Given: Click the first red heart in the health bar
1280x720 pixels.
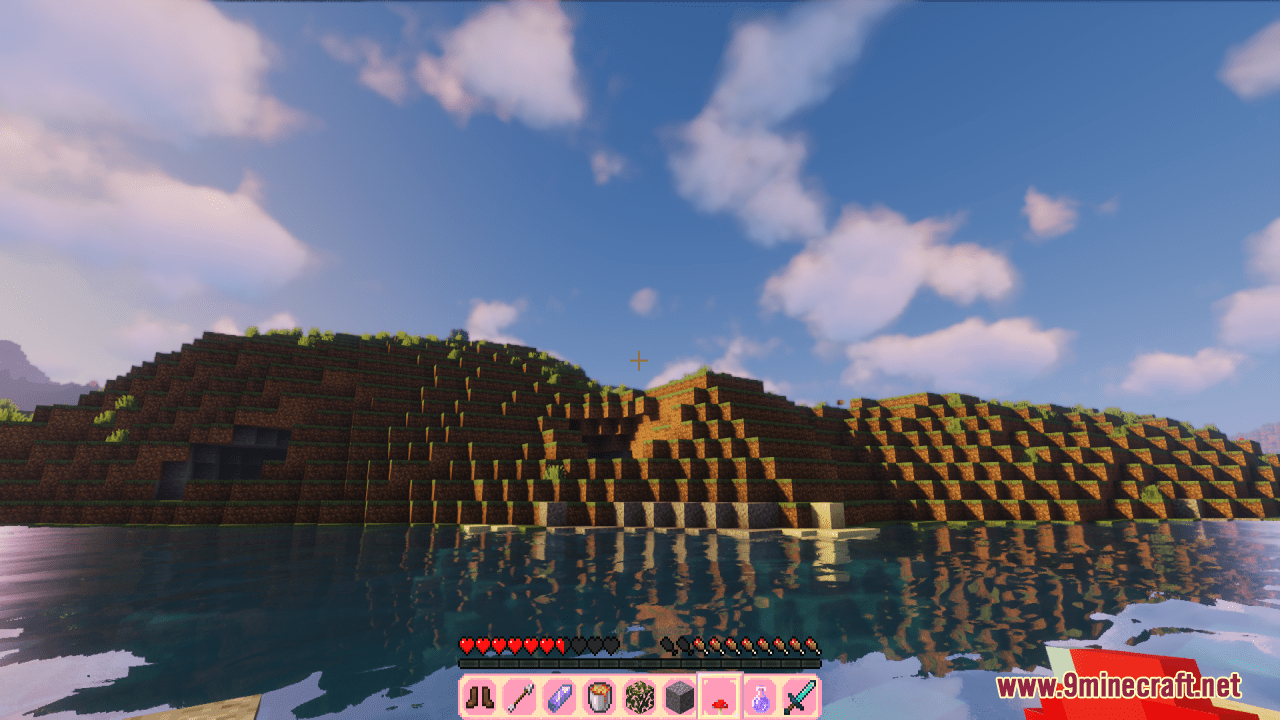Looking at the screenshot, I should pyautogui.click(x=466, y=645).
